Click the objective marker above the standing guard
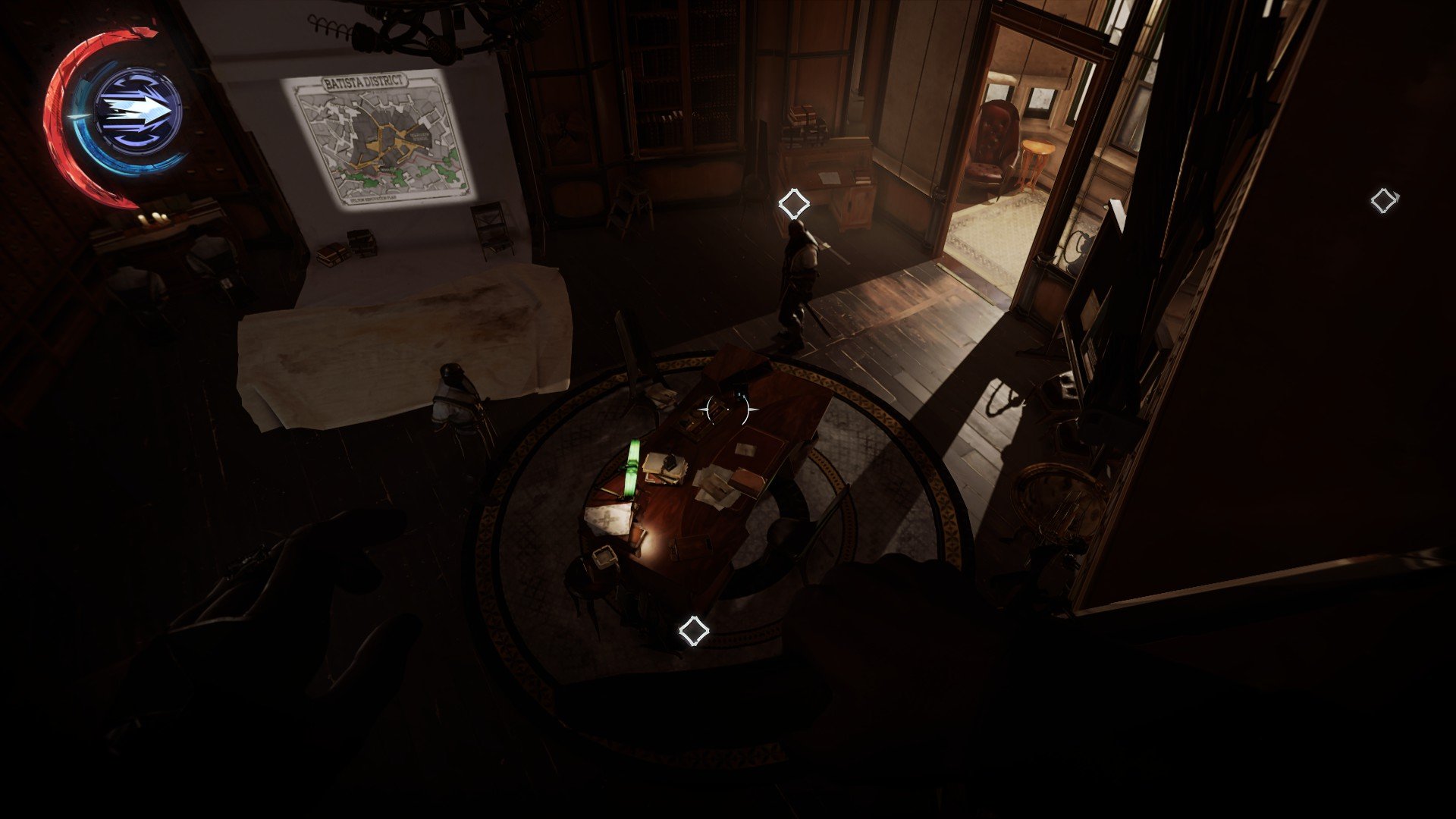 coord(793,203)
